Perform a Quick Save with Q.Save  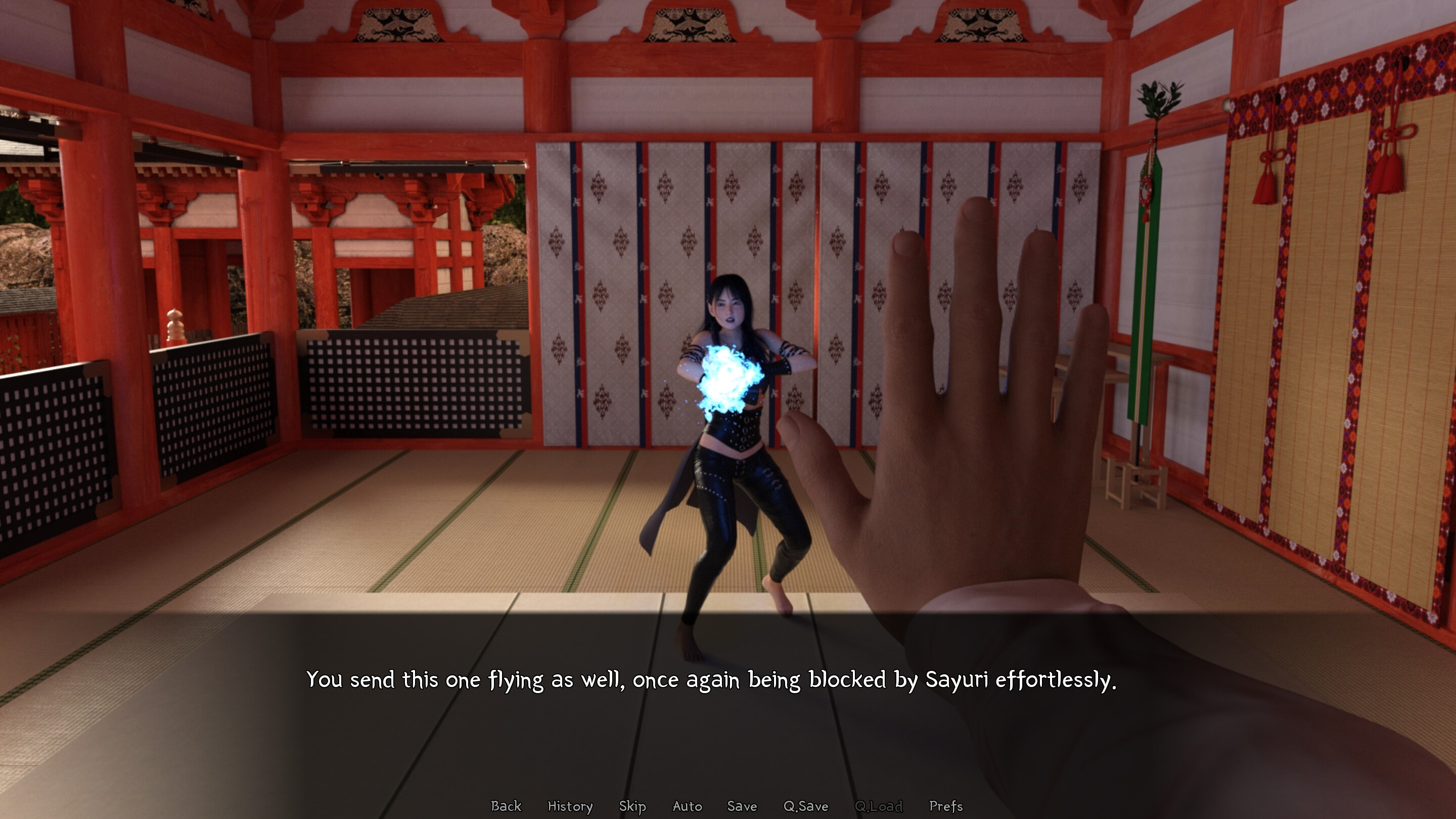pyautogui.click(x=806, y=806)
